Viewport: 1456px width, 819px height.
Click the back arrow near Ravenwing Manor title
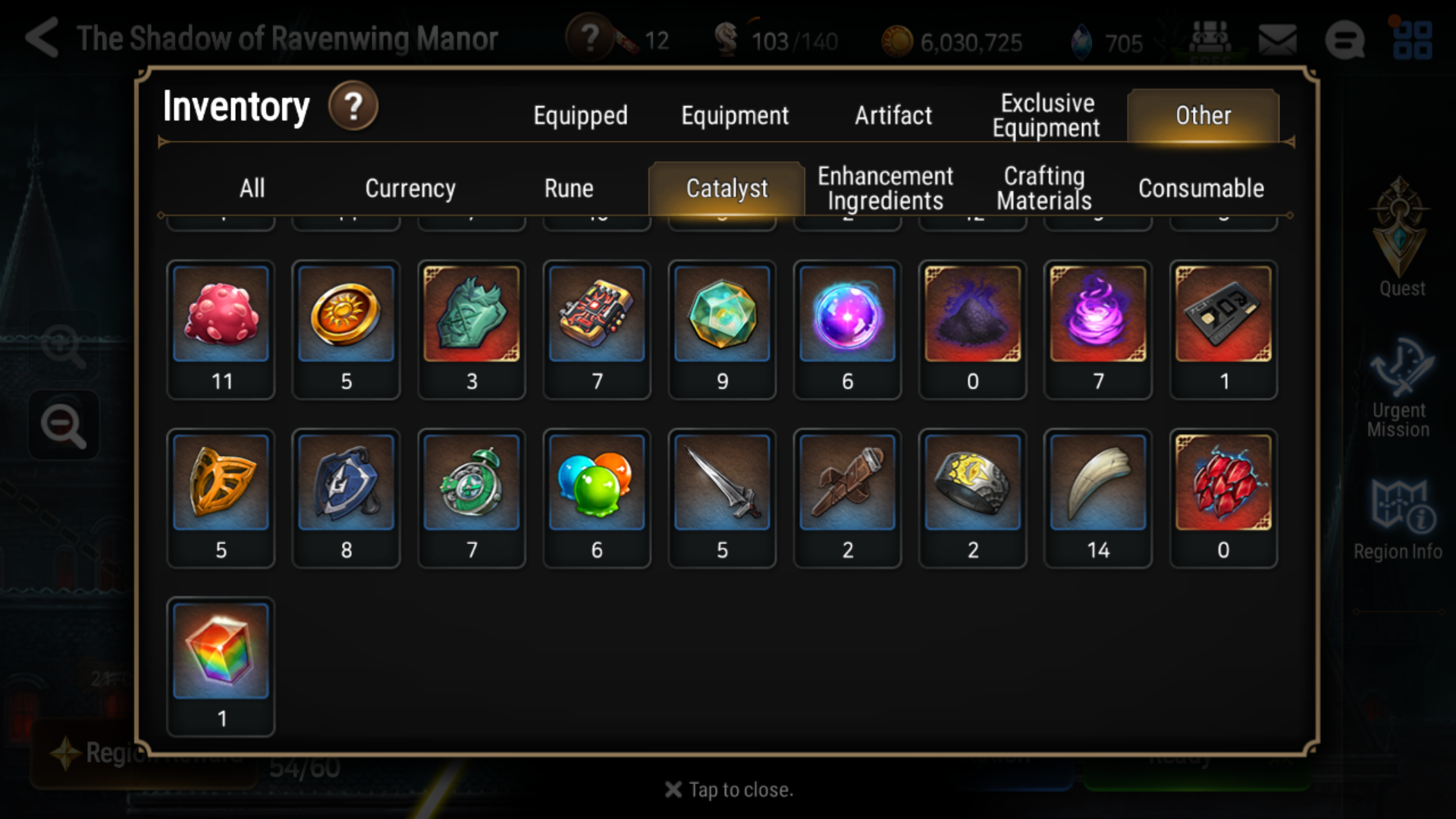pos(42,36)
